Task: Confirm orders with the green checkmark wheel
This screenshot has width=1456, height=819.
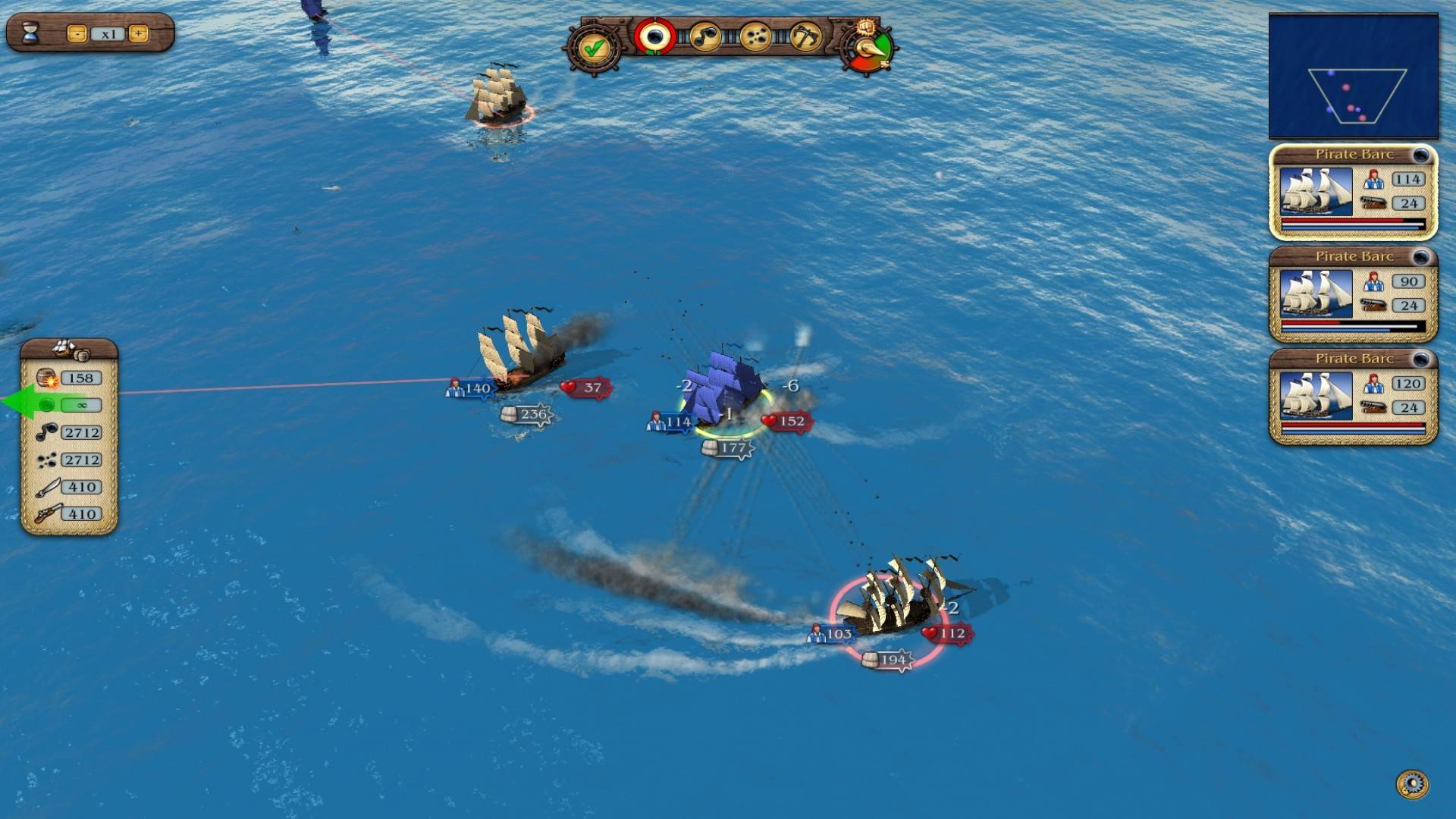Action: pyautogui.click(x=596, y=47)
